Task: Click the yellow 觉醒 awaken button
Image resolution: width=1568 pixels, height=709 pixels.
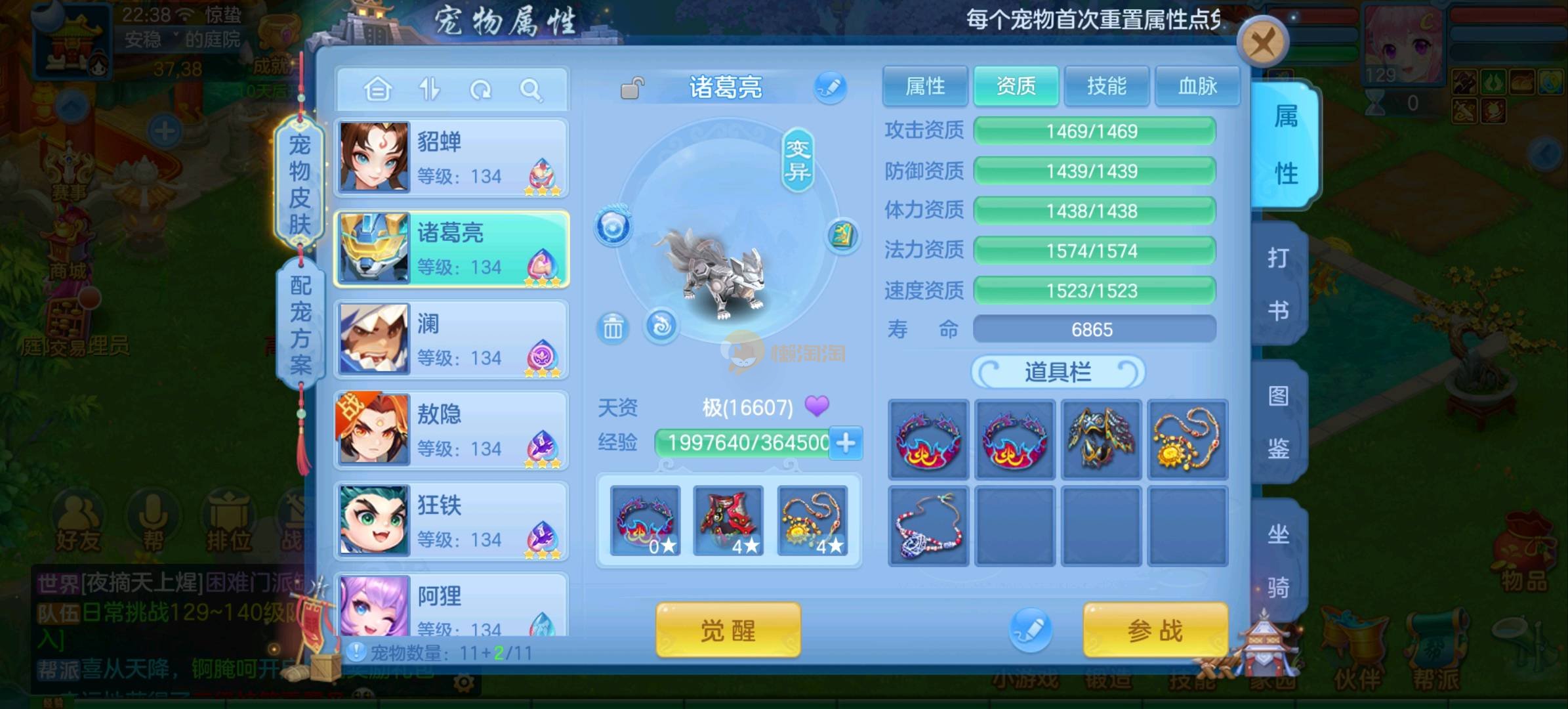Action: coord(728,630)
